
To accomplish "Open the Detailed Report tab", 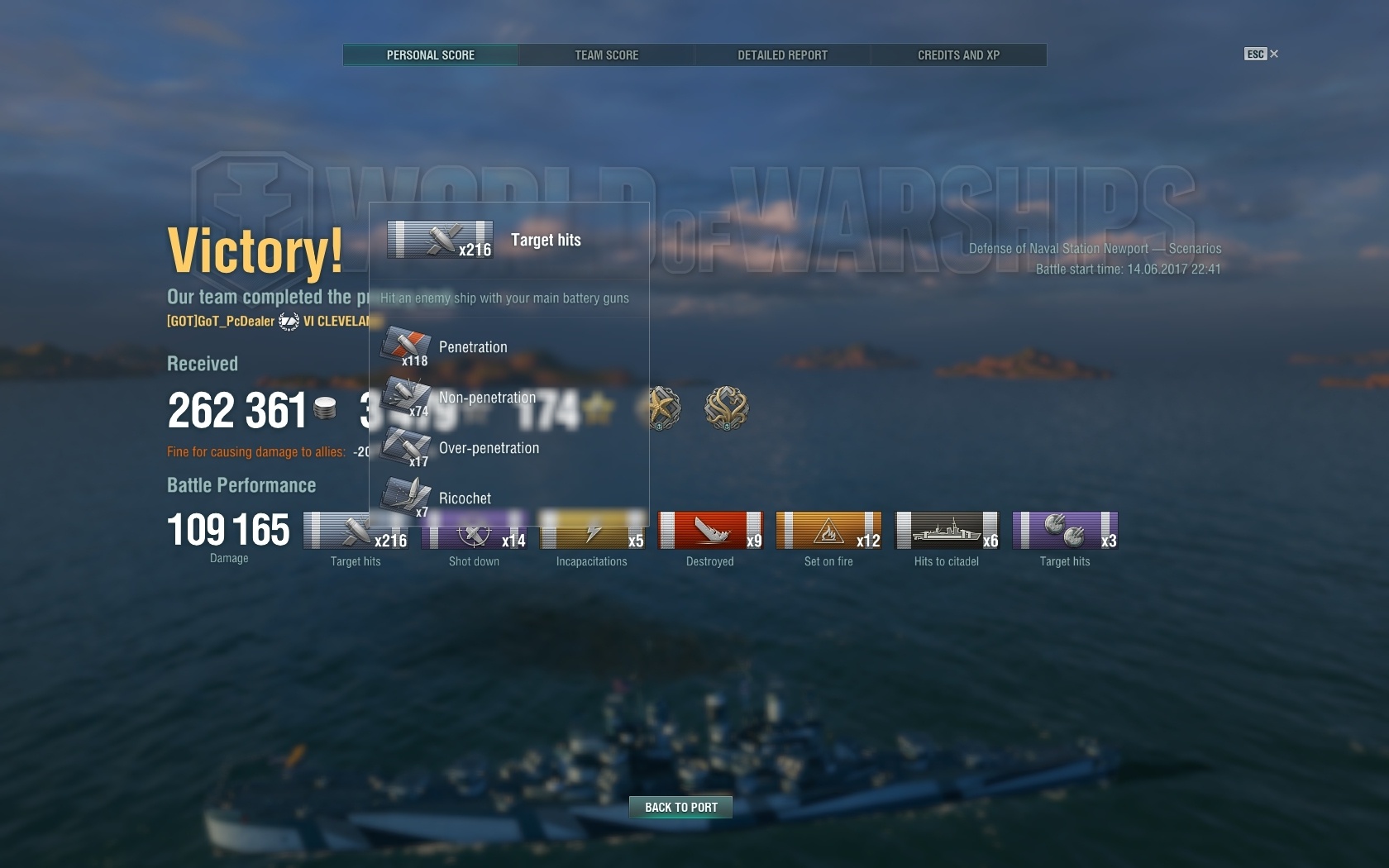I will (x=782, y=55).
